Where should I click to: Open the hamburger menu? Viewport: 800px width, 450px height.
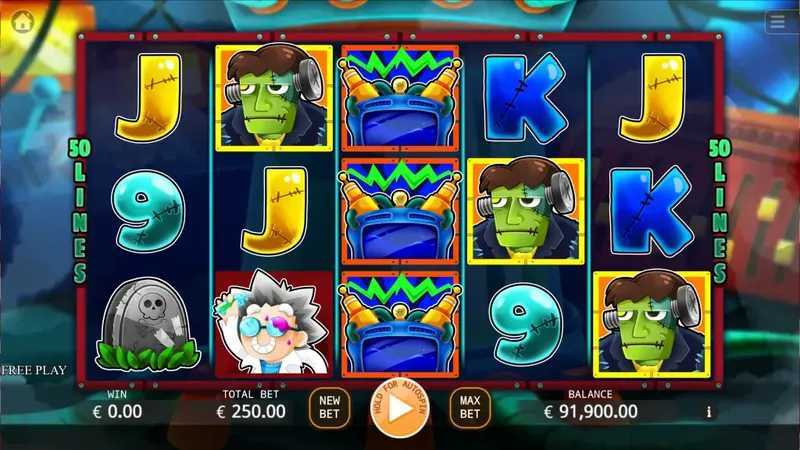780,21
